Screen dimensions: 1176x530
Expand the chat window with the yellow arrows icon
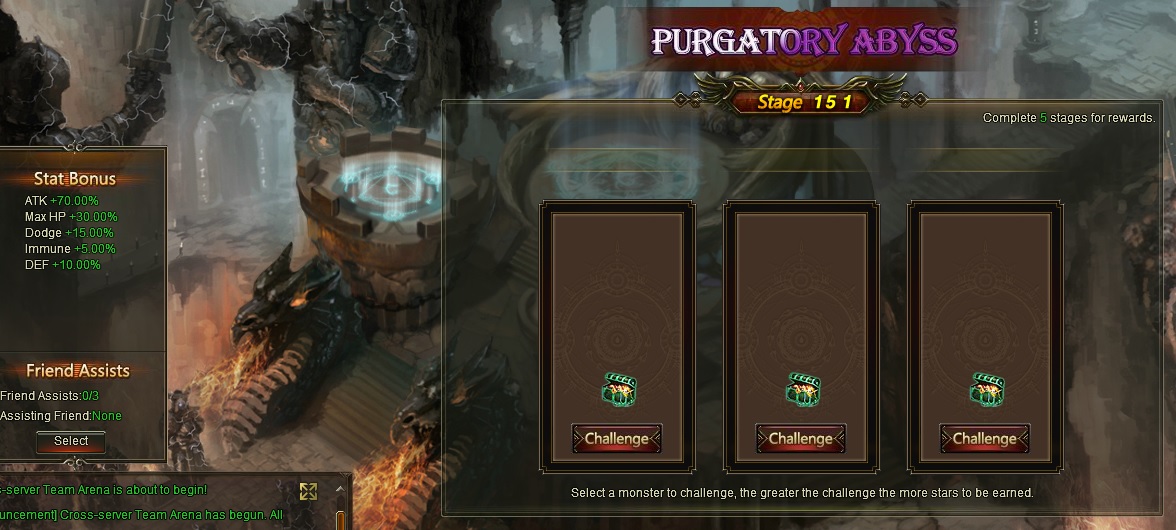[x=308, y=491]
